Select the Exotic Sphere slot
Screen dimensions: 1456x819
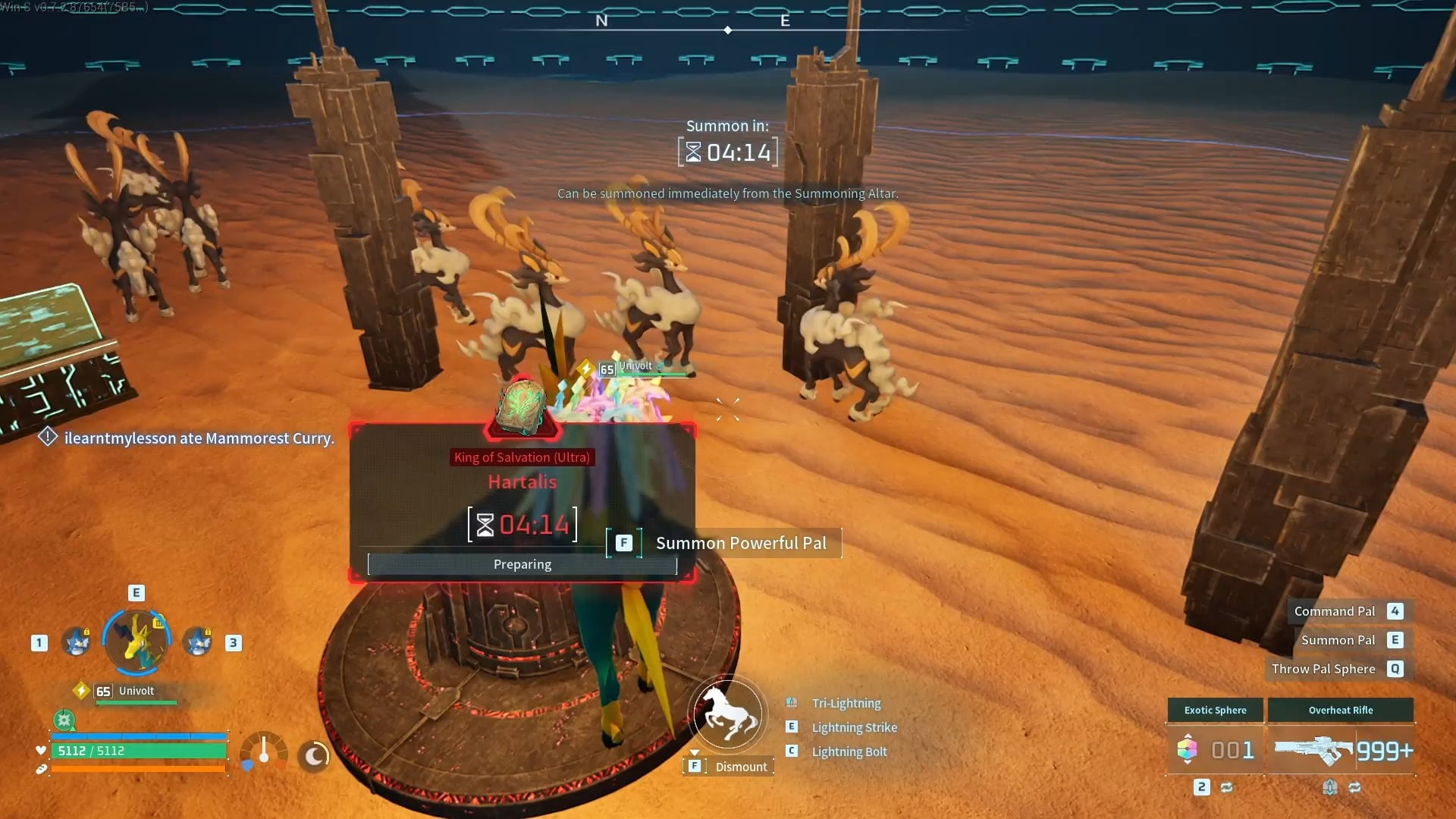click(x=1215, y=749)
